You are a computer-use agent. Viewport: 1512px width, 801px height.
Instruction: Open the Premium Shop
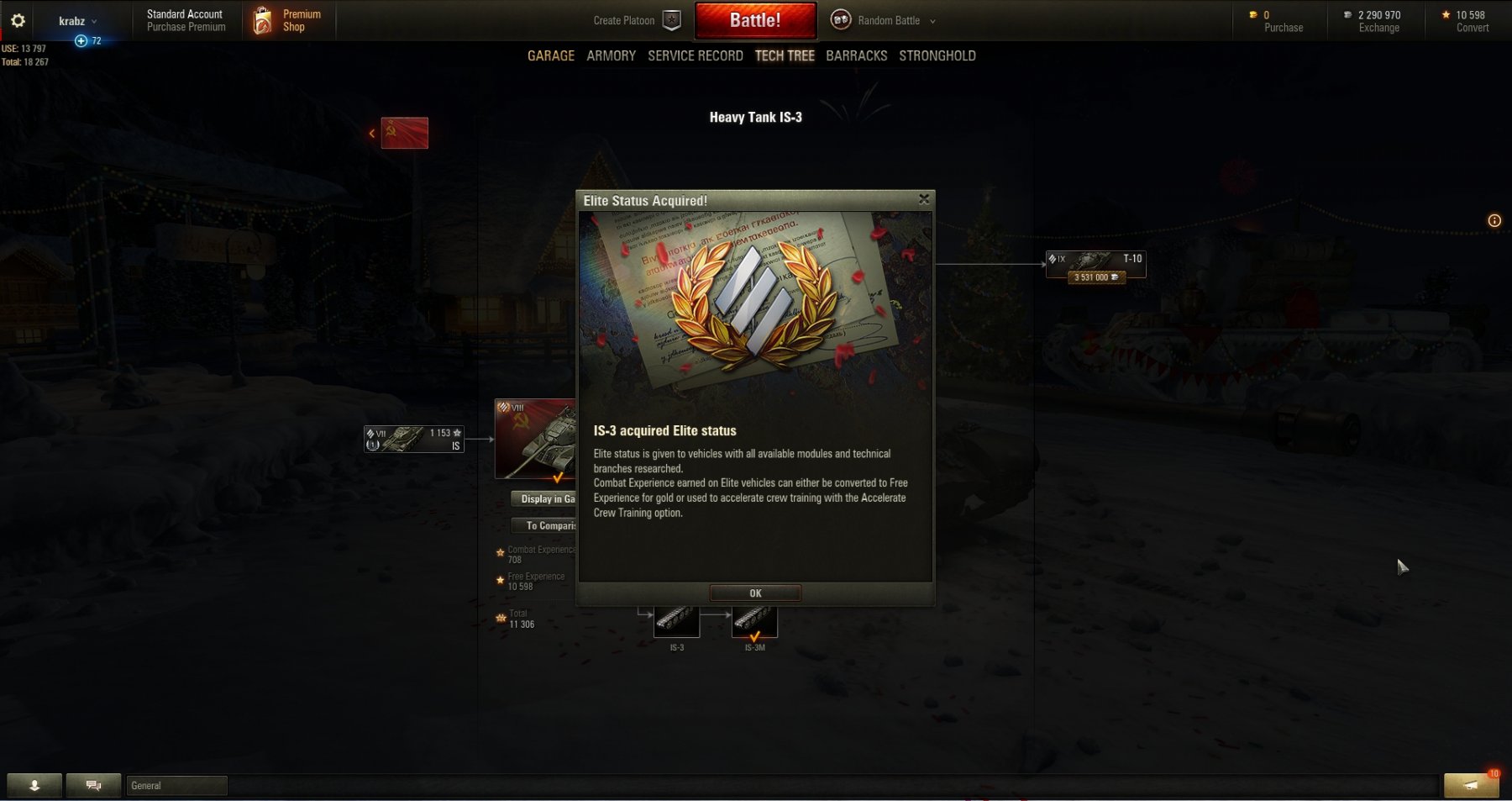coord(287,20)
